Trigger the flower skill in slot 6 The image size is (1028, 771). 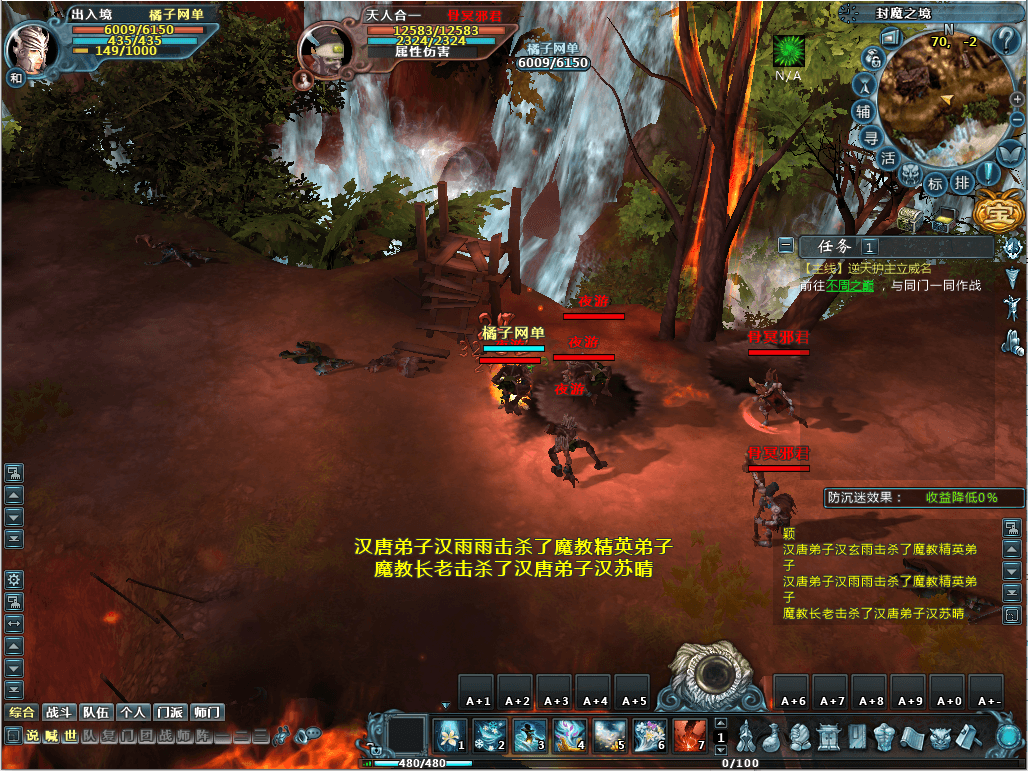click(649, 736)
